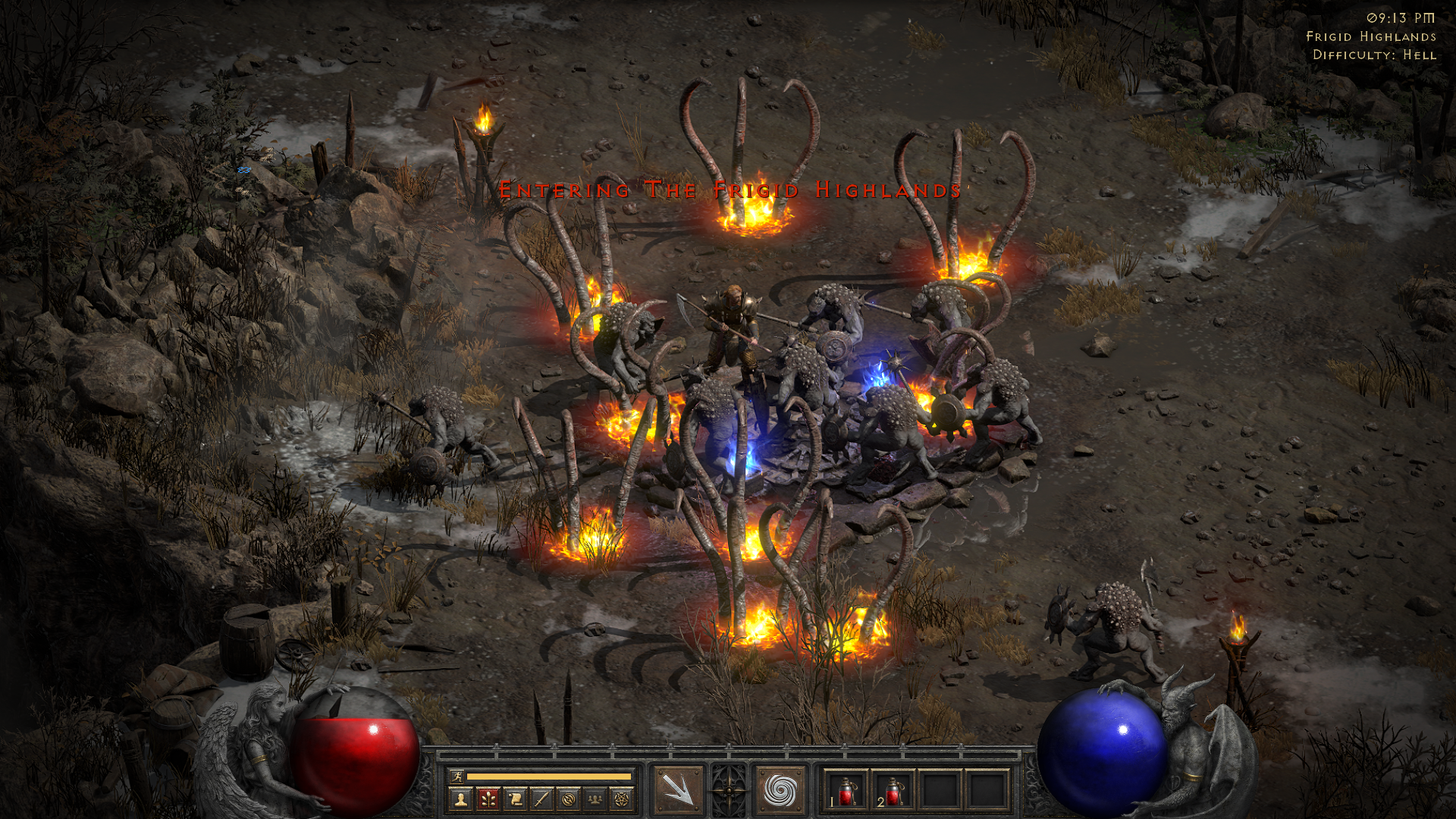This screenshot has width=1456, height=819.
Task: Toggle the run/walk button
Action: pos(457,776)
